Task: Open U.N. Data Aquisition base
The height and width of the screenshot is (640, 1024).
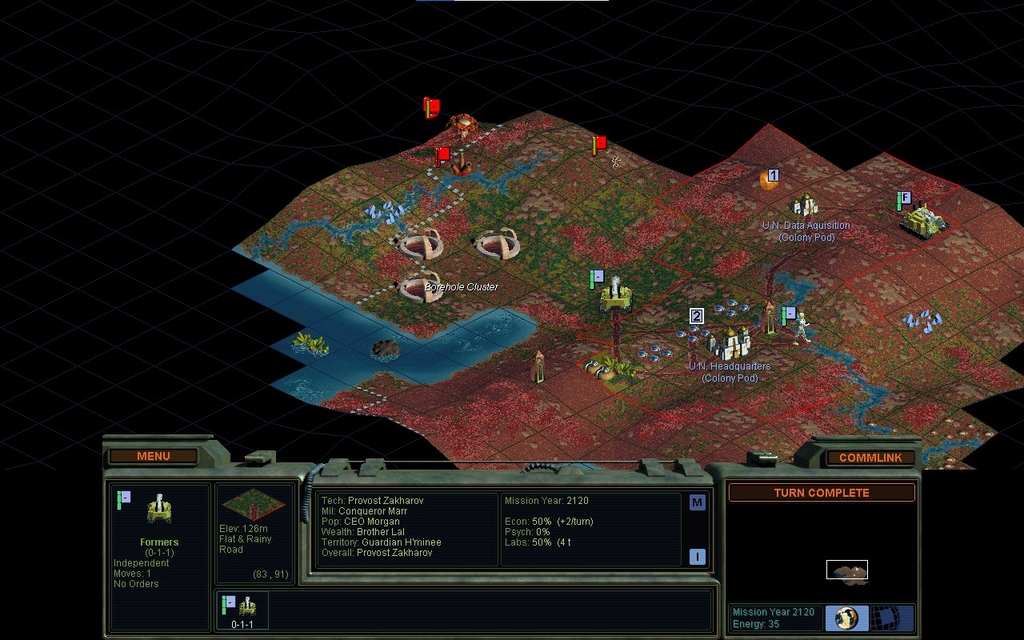Action: tap(805, 207)
